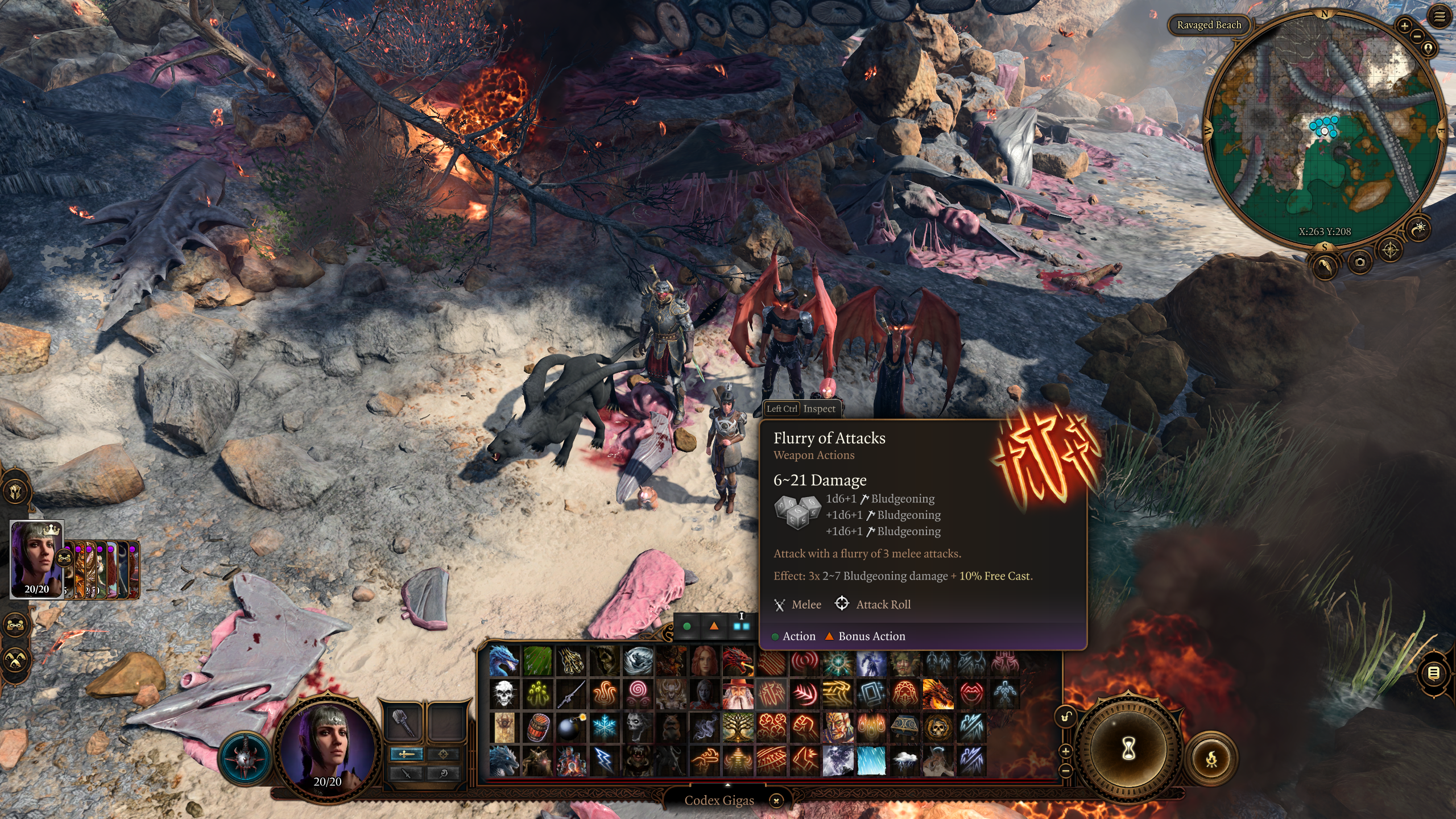Use the Flurry of Attacks hotbar action
The width and height of the screenshot is (1456, 819).
(x=772, y=693)
